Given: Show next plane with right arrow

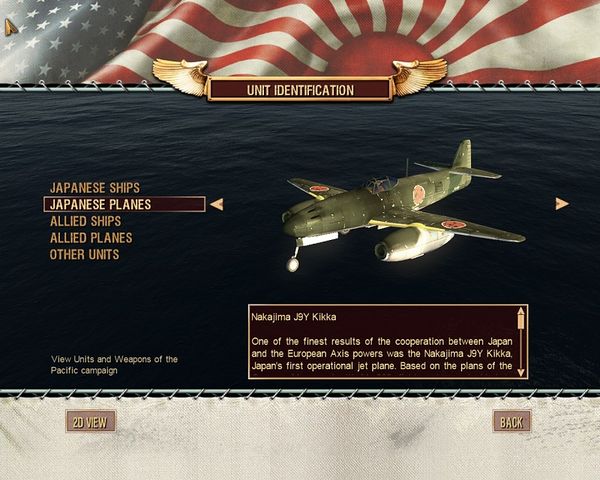Looking at the screenshot, I should 562,203.
